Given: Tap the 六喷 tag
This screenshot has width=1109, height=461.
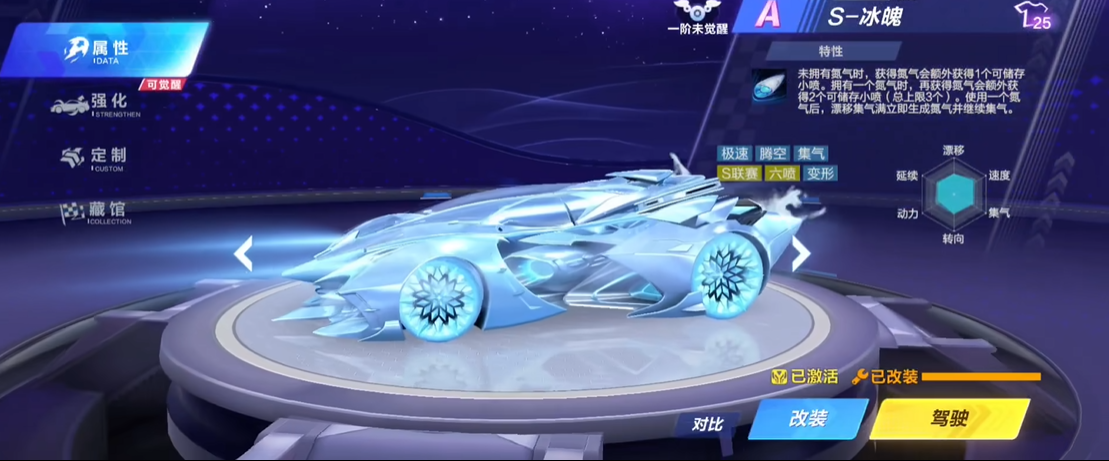Looking at the screenshot, I should 782,173.
